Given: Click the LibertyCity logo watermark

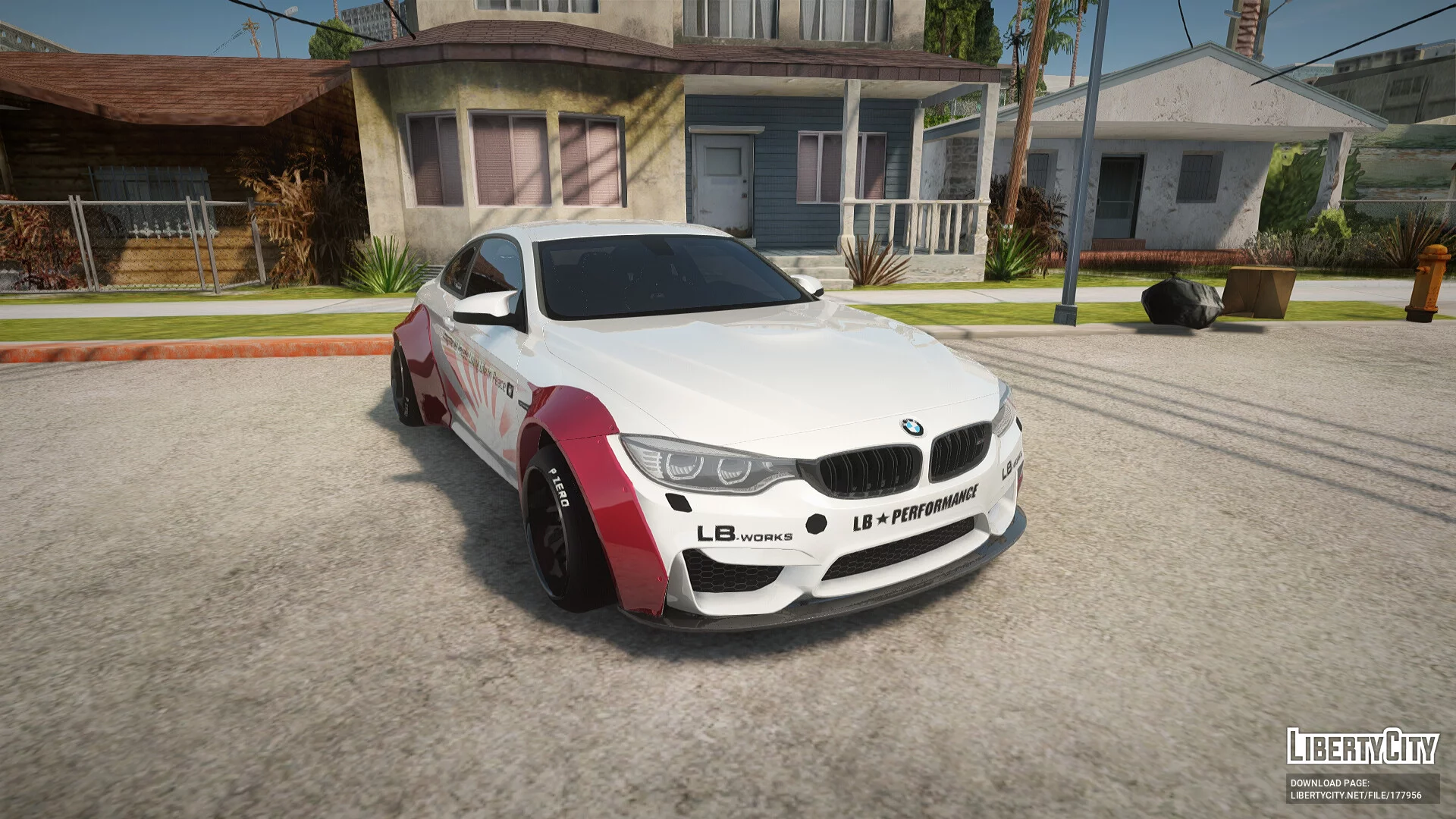Looking at the screenshot, I should [x=1362, y=746].
